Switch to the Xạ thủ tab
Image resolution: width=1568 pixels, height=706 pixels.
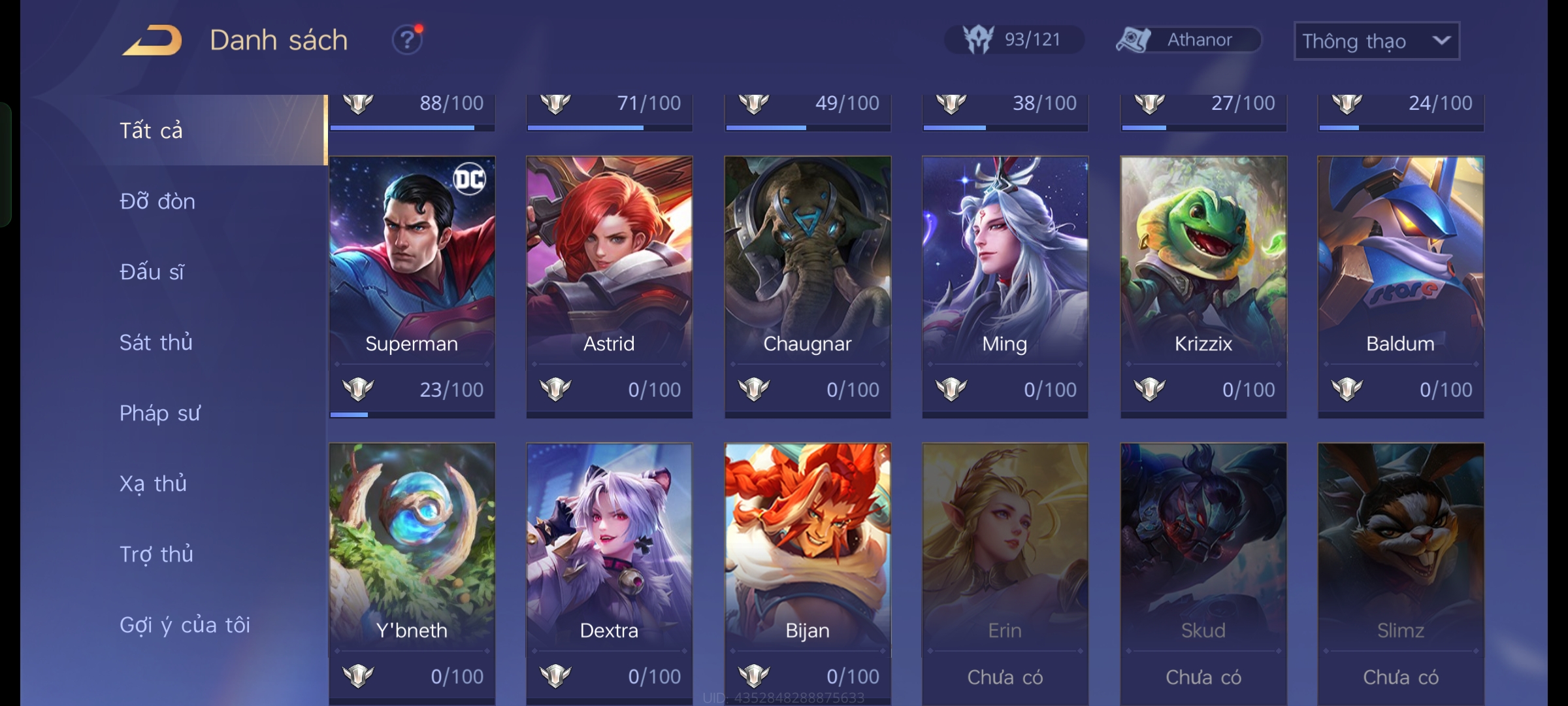click(153, 484)
